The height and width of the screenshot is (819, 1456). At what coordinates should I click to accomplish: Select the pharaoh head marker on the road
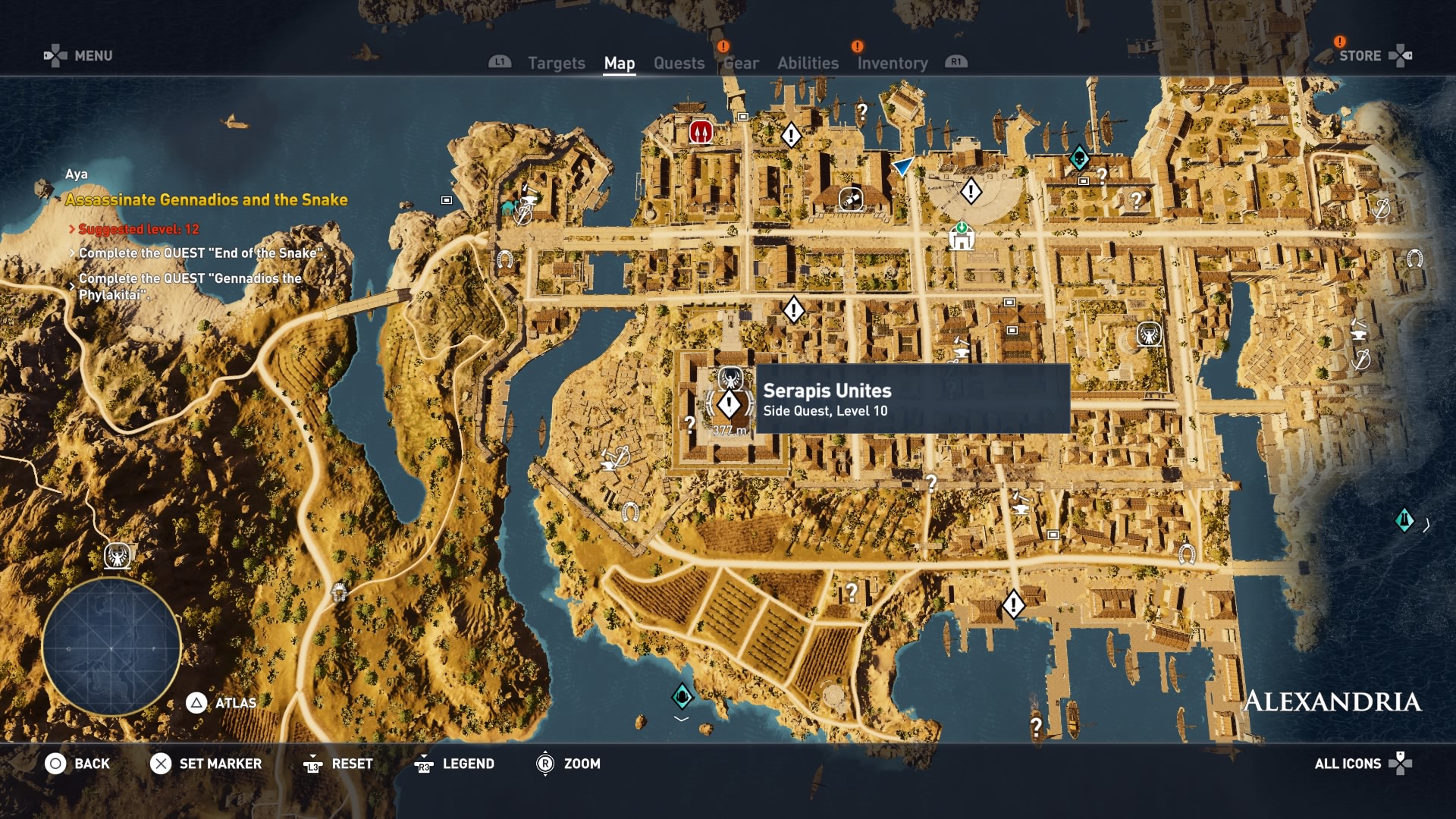tap(339, 591)
